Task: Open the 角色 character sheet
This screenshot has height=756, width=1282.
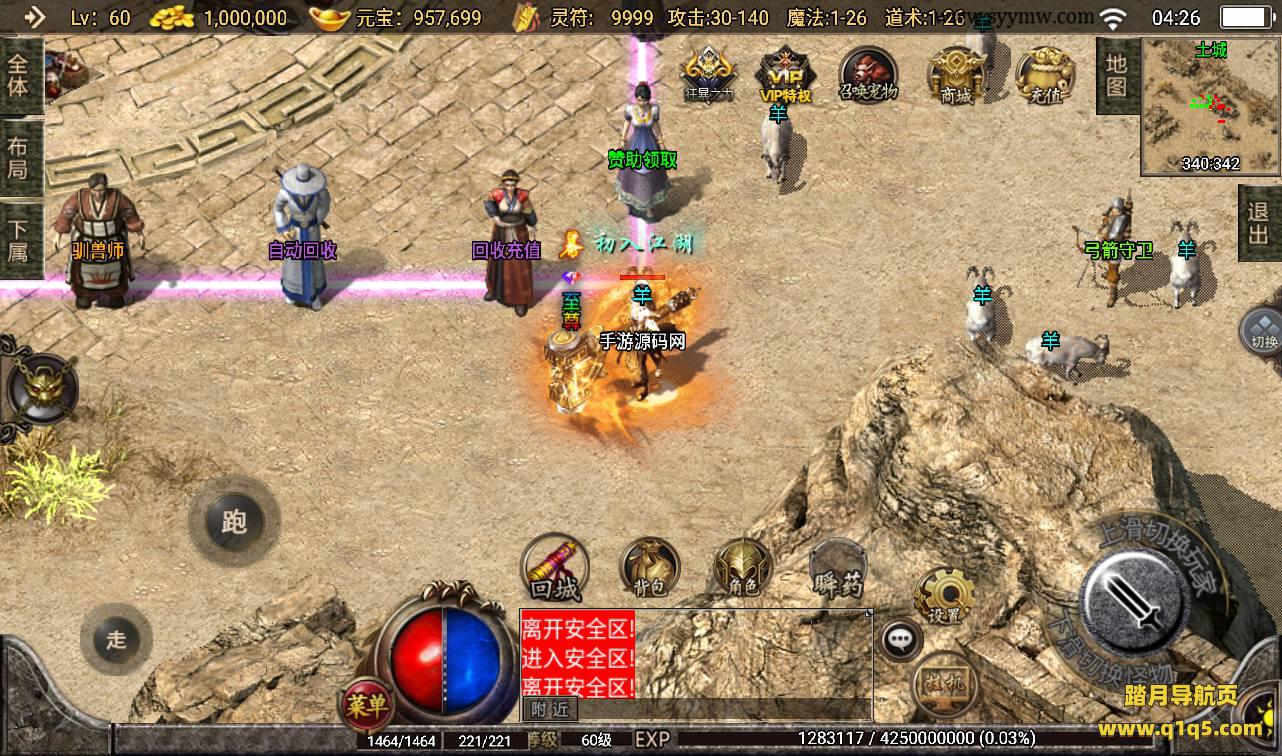Action: [743, 568]
